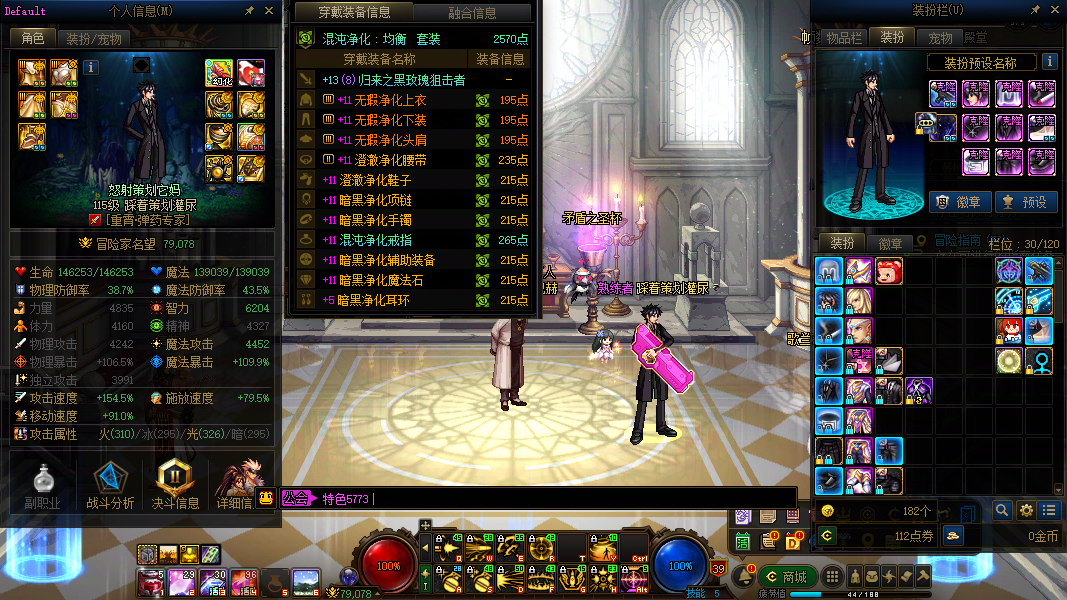Viewport: 1067px width, 600px height.
Task: Open the 宠物 pet tab
Action: [940, 37]
